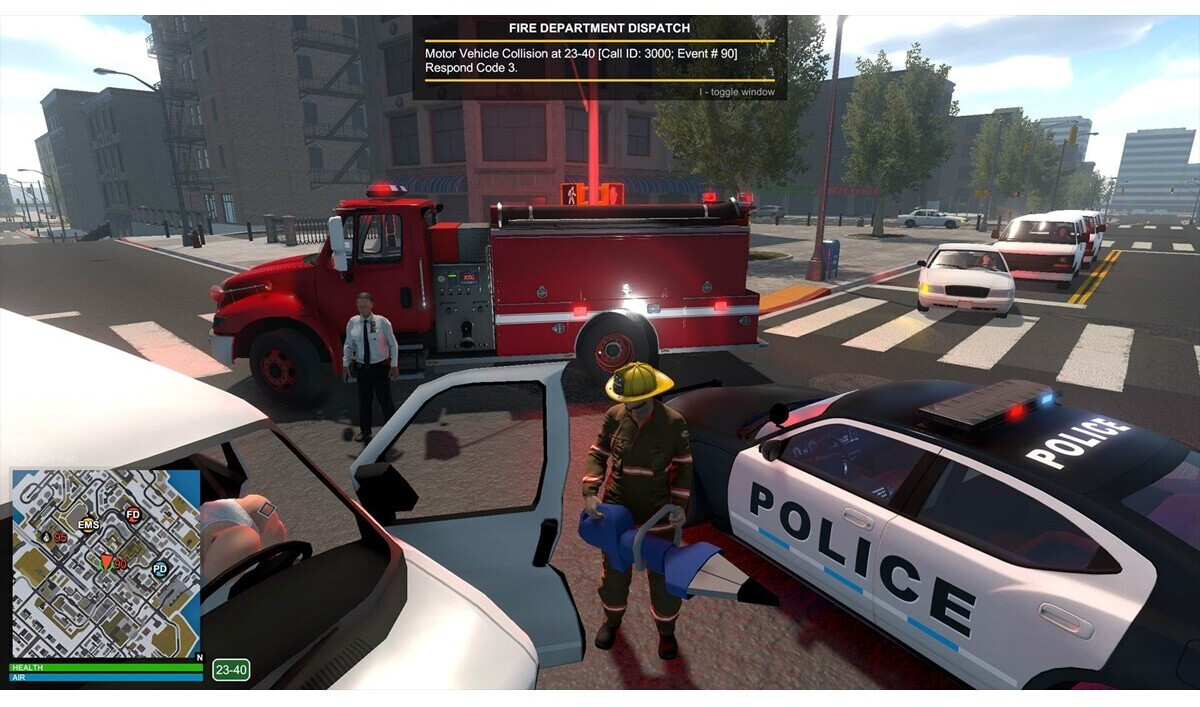The width and height of the screenshot is (1200, 707).
Task: Open the city minimap
Action: pos(106,563)
